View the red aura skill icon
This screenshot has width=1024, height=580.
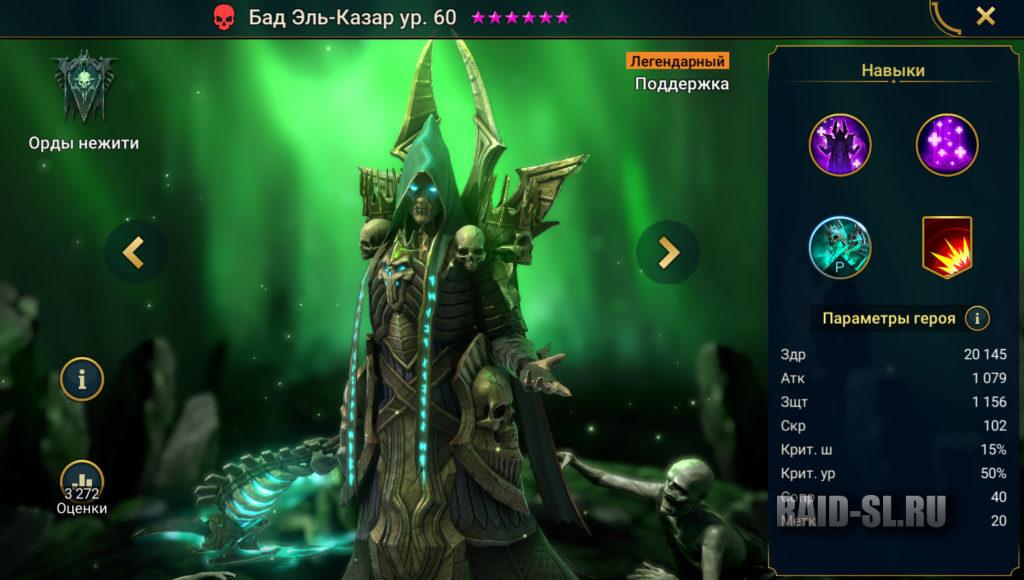946,247
